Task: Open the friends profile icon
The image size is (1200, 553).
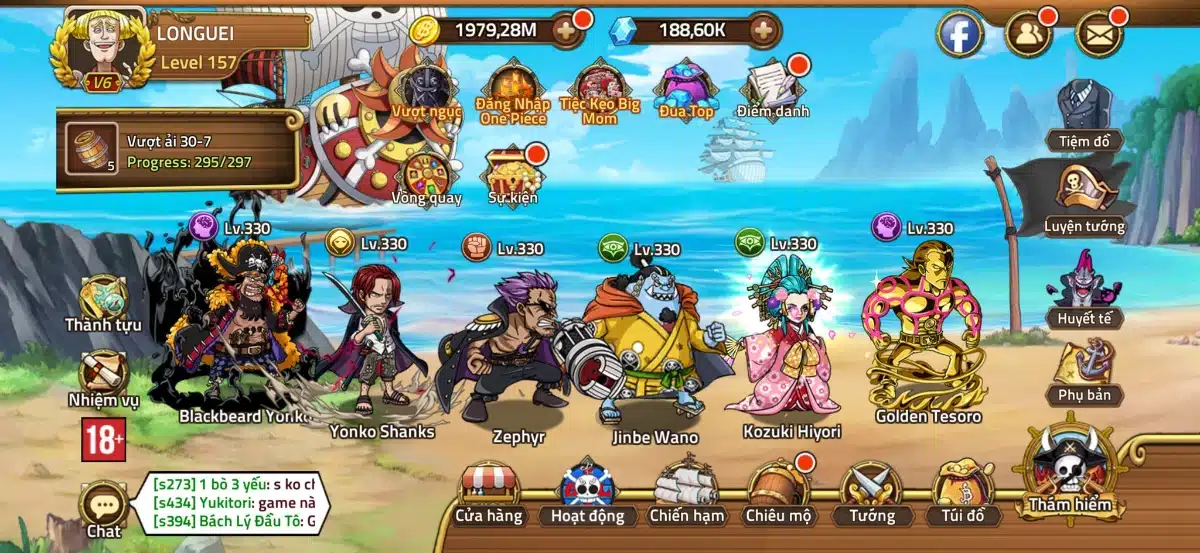Action: tap(1028, 35)
